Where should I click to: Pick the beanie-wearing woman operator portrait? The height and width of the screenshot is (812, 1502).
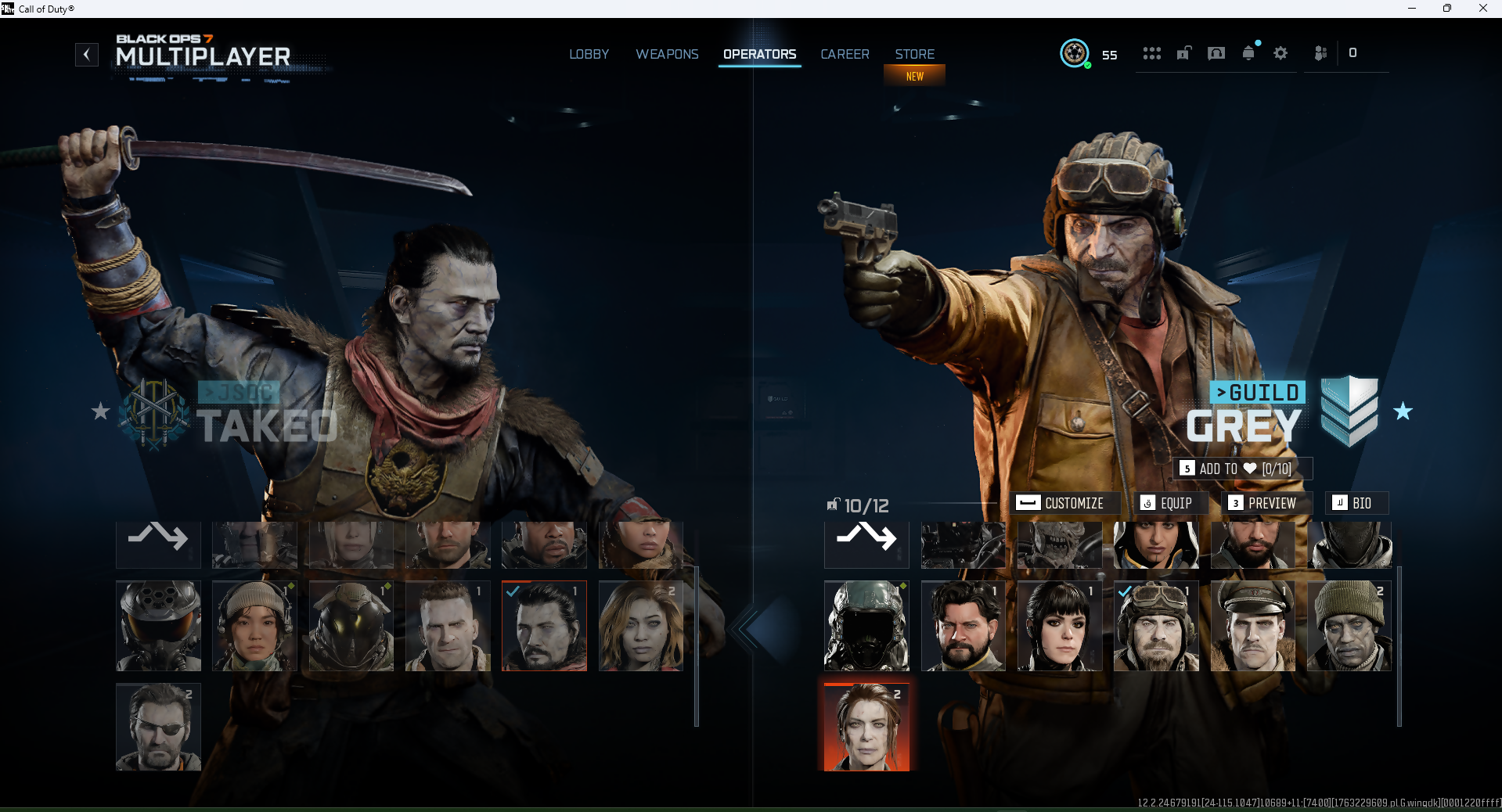254,626
